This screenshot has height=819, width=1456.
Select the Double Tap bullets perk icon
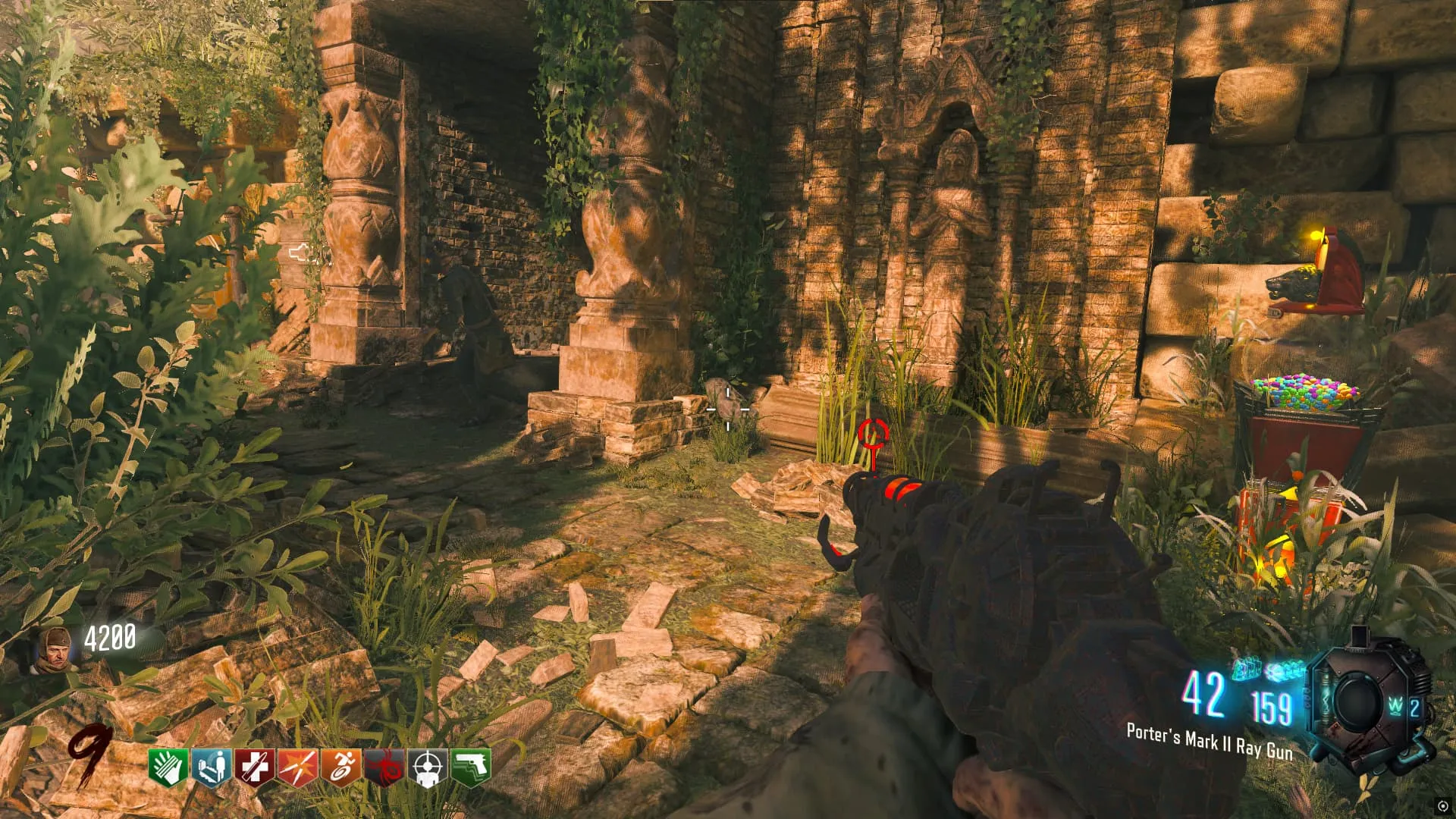(x=297, y=767)
